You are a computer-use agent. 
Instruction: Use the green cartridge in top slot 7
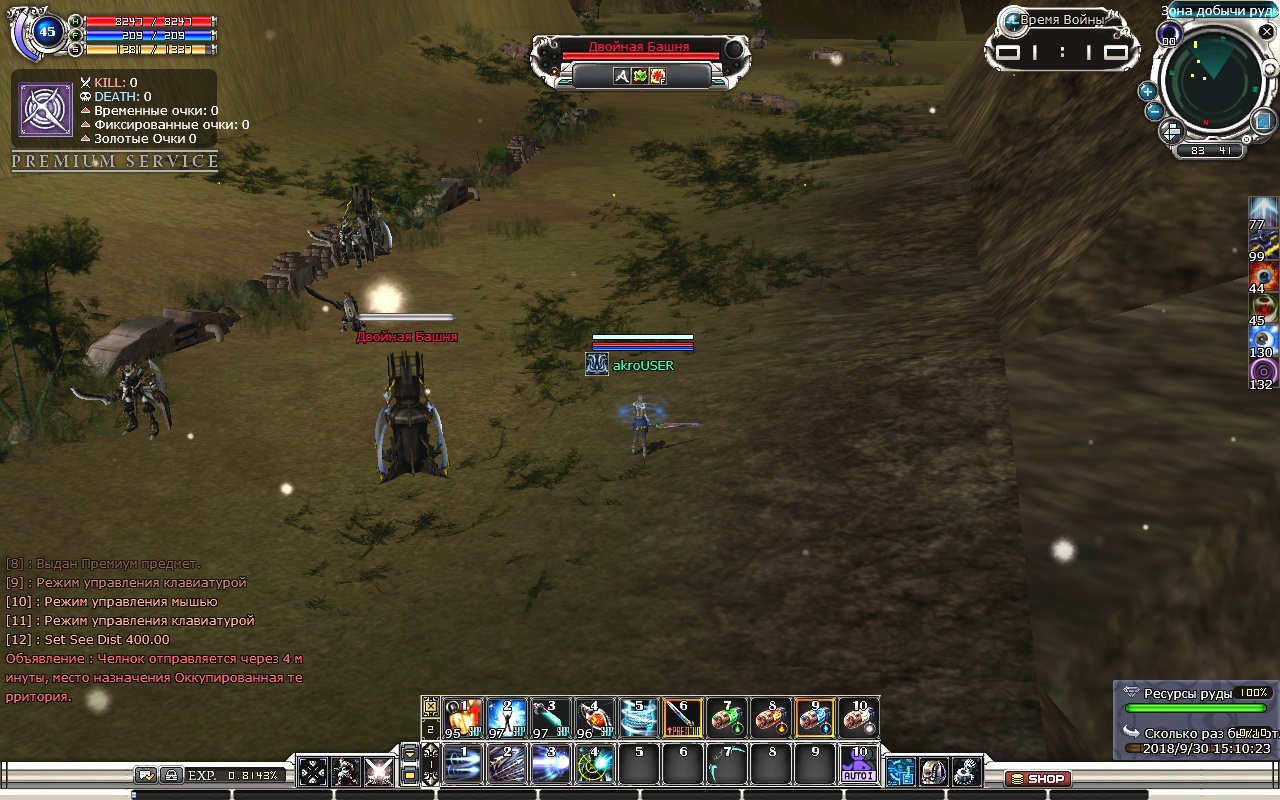[727, 717]
